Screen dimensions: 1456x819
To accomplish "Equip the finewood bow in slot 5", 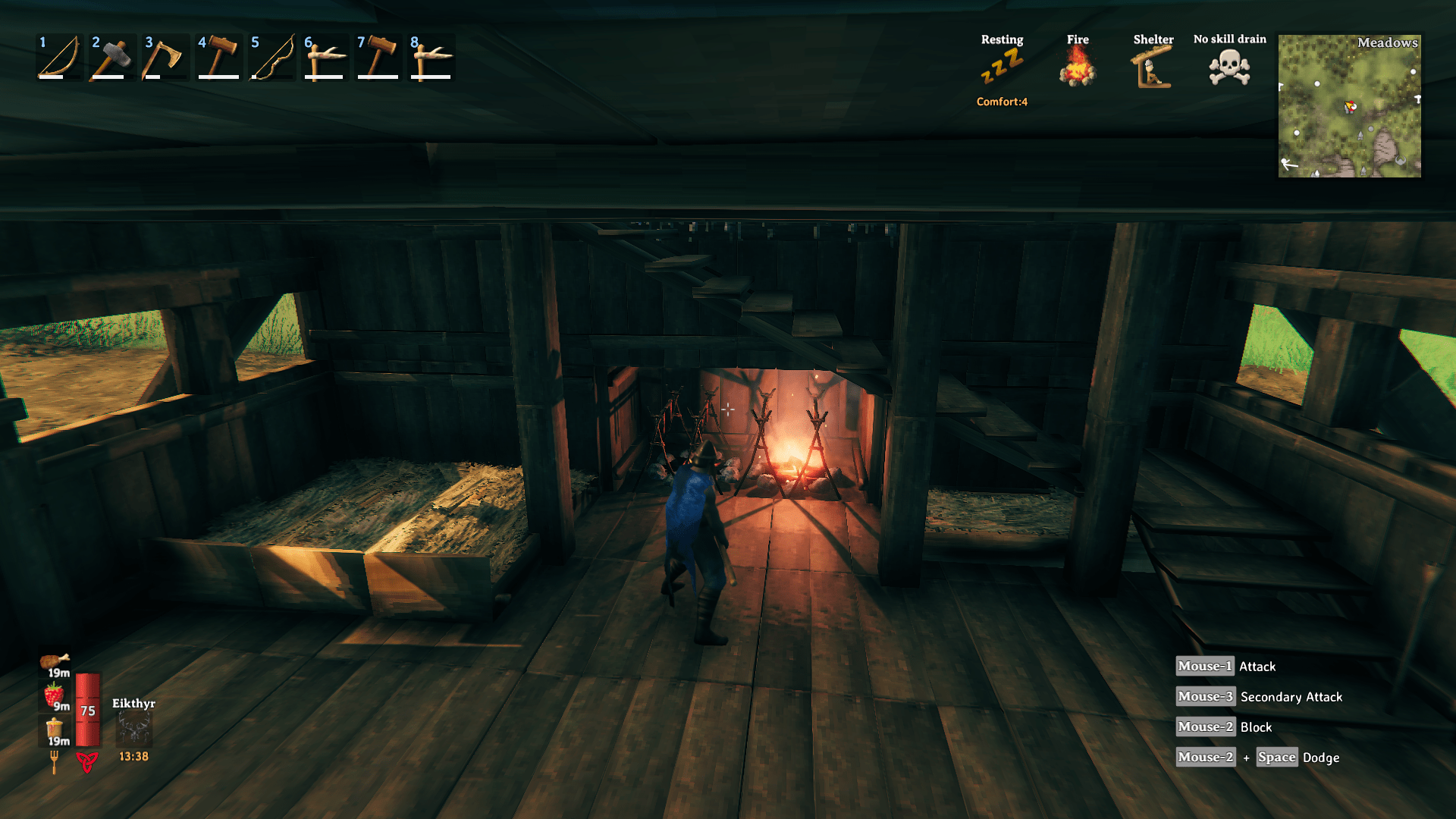I will (271, 57).
